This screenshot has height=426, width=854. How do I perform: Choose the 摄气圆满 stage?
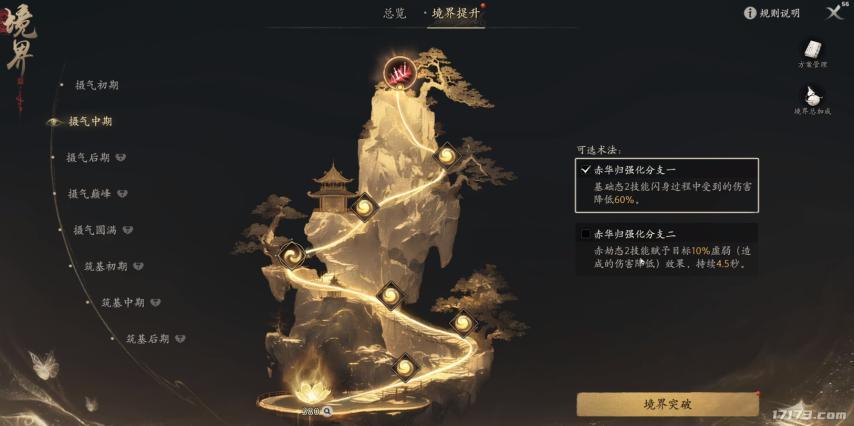[x=95, y=230]
